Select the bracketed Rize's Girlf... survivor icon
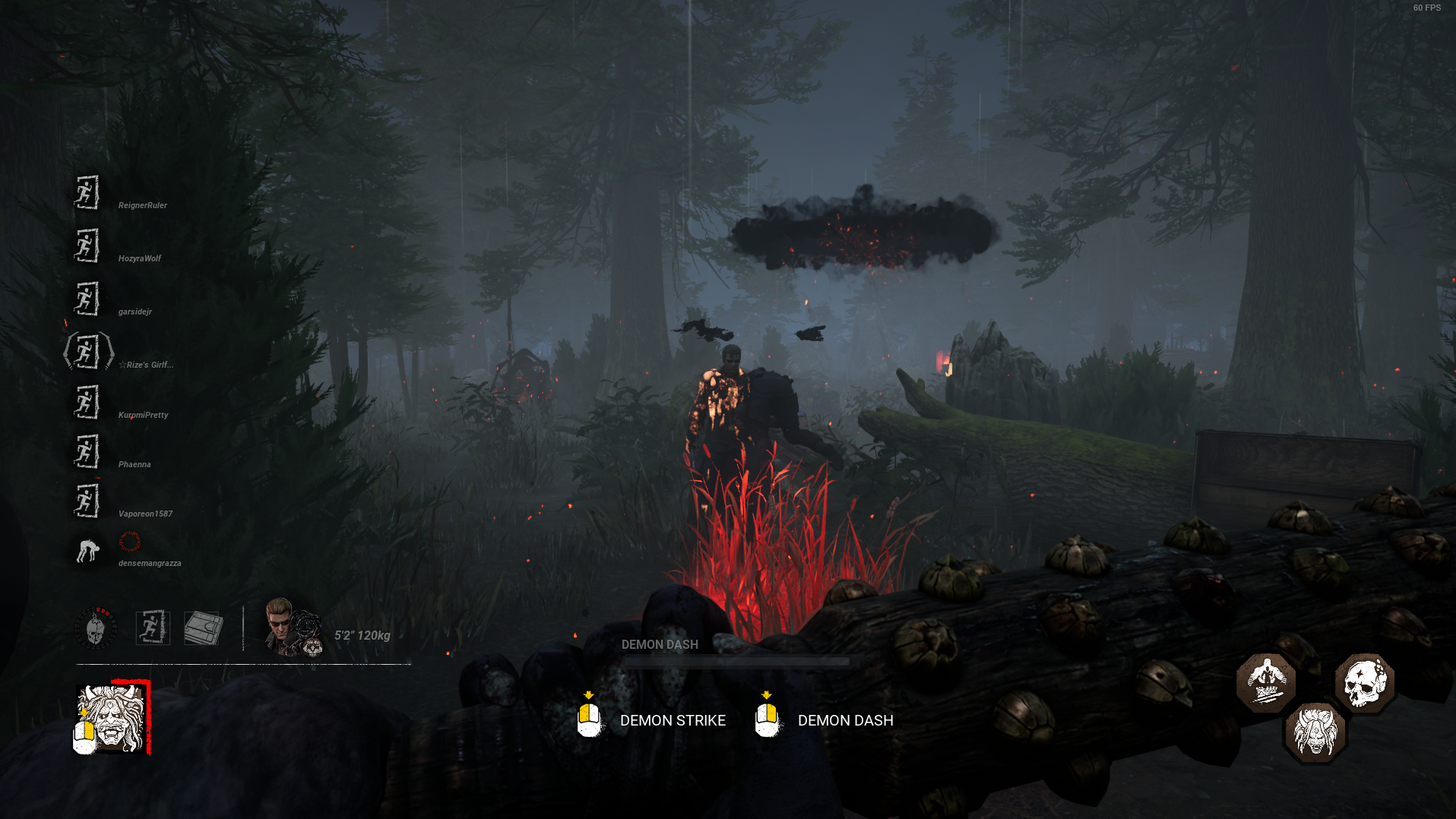This screenshot has width=1456, height=819. 88,352
